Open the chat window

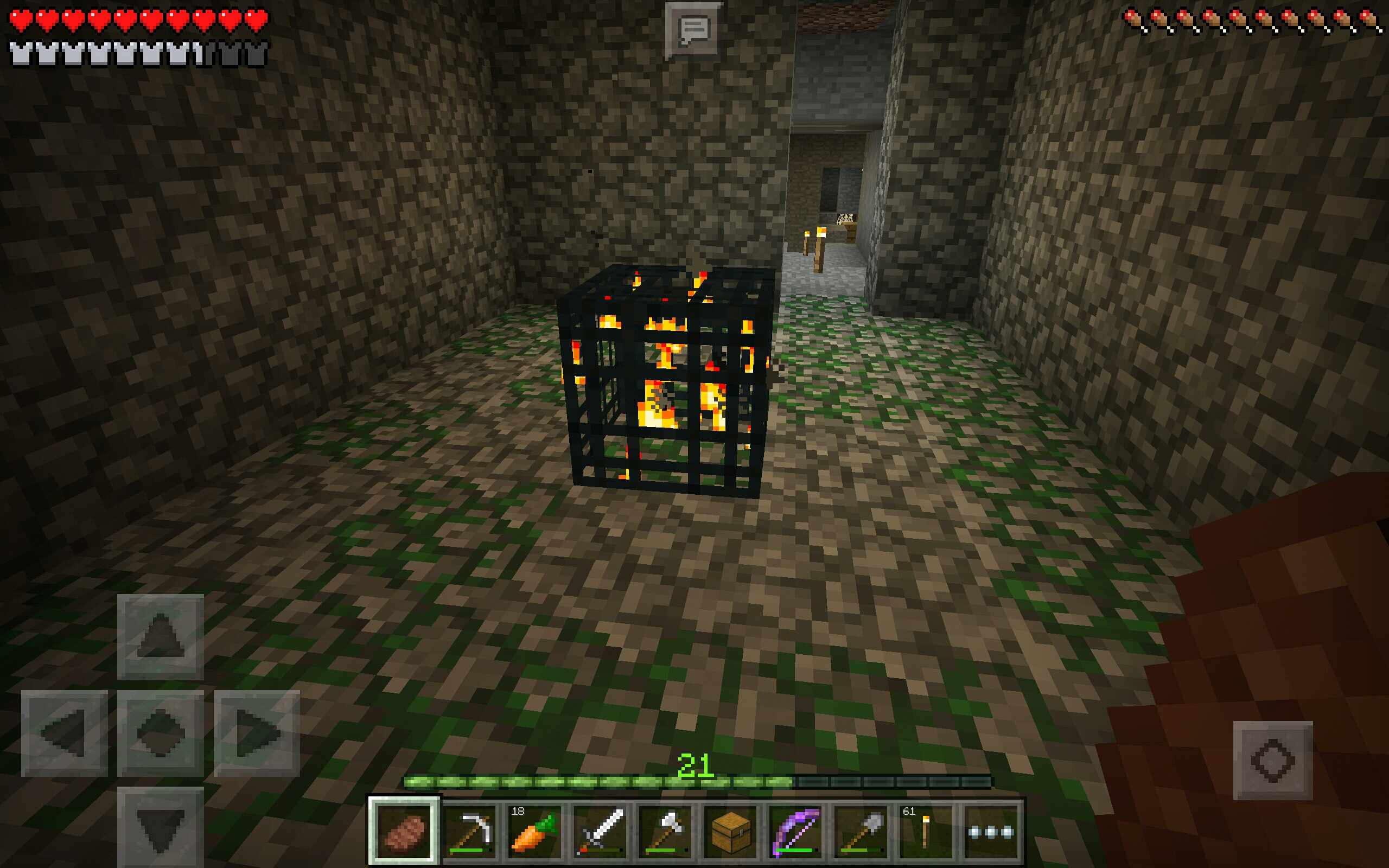coord(693,30)
